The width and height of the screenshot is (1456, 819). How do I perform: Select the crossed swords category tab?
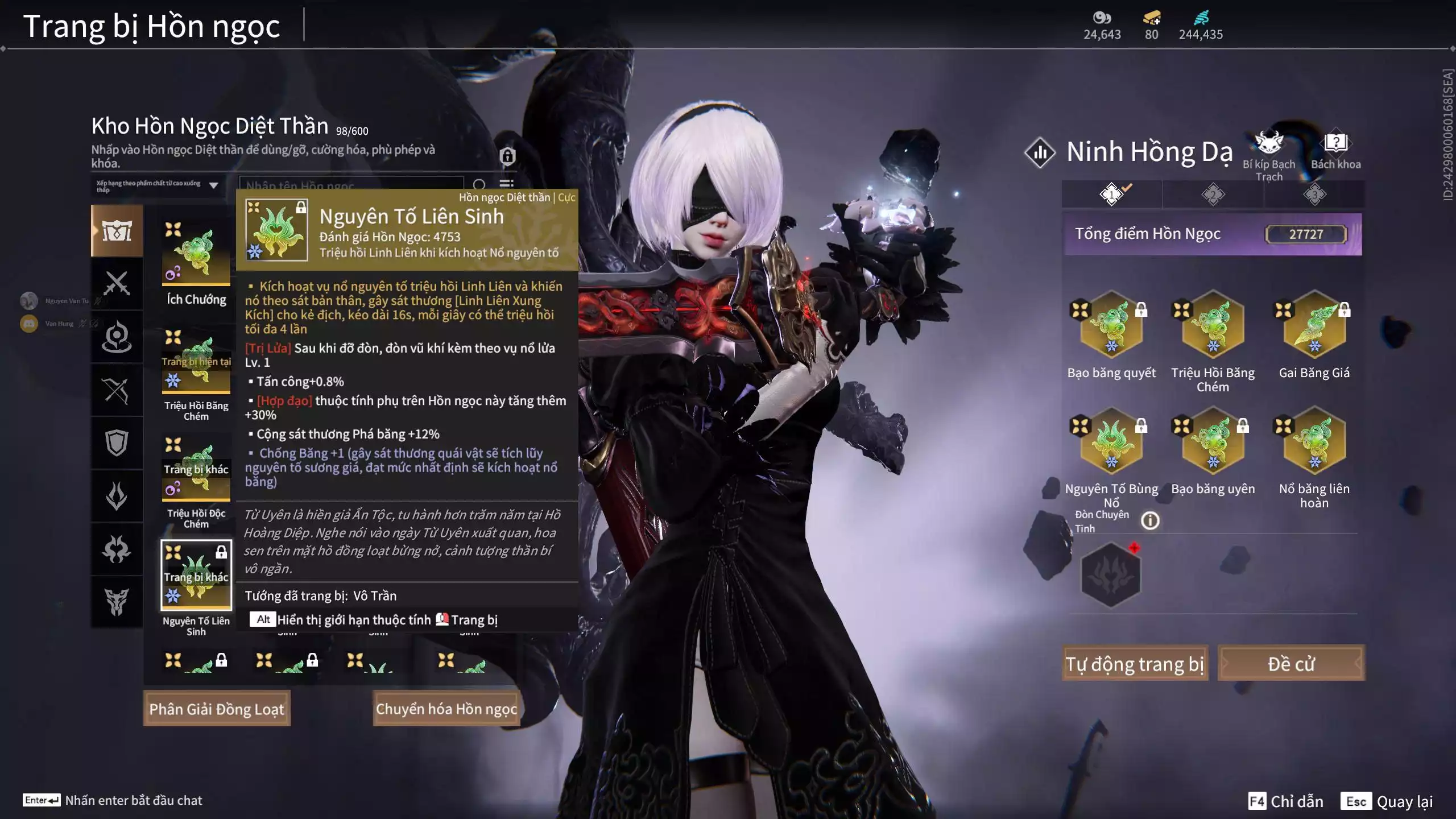click(x=117, y=283)
